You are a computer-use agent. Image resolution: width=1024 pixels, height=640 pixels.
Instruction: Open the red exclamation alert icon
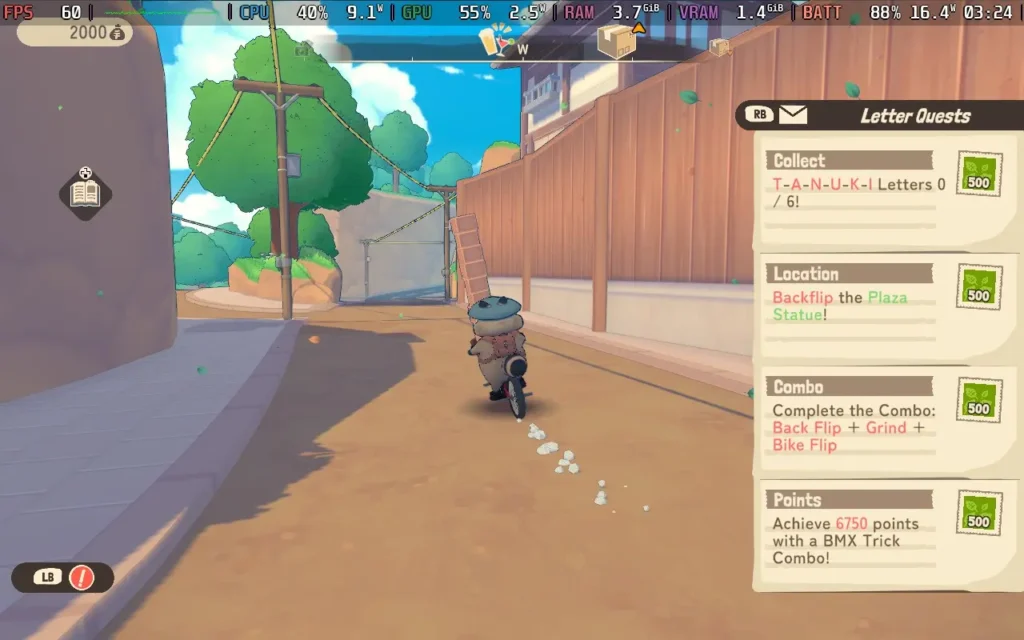pyautogui.click(x=81, y=577)
